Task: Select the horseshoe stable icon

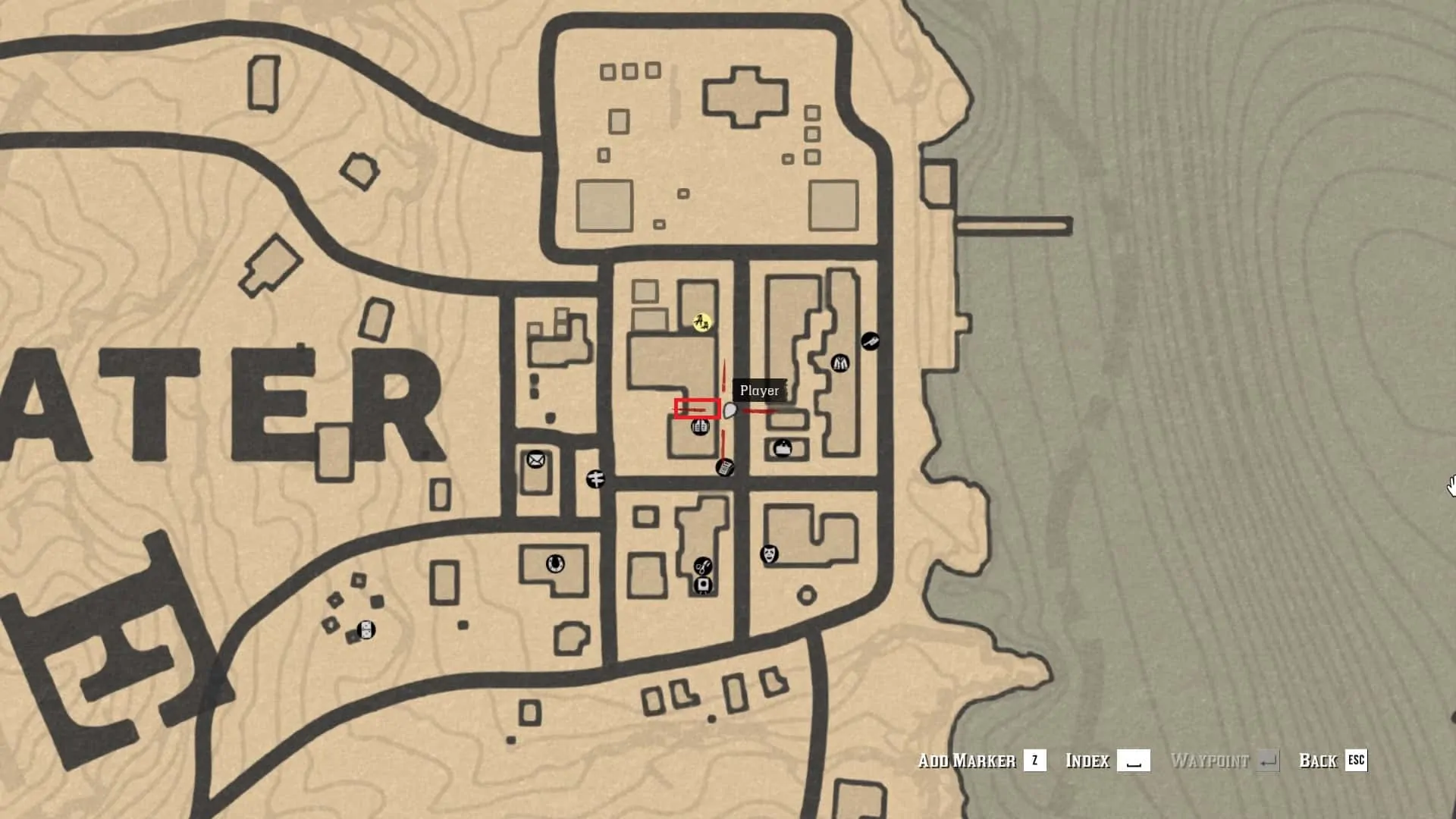Action: point(555,564)
